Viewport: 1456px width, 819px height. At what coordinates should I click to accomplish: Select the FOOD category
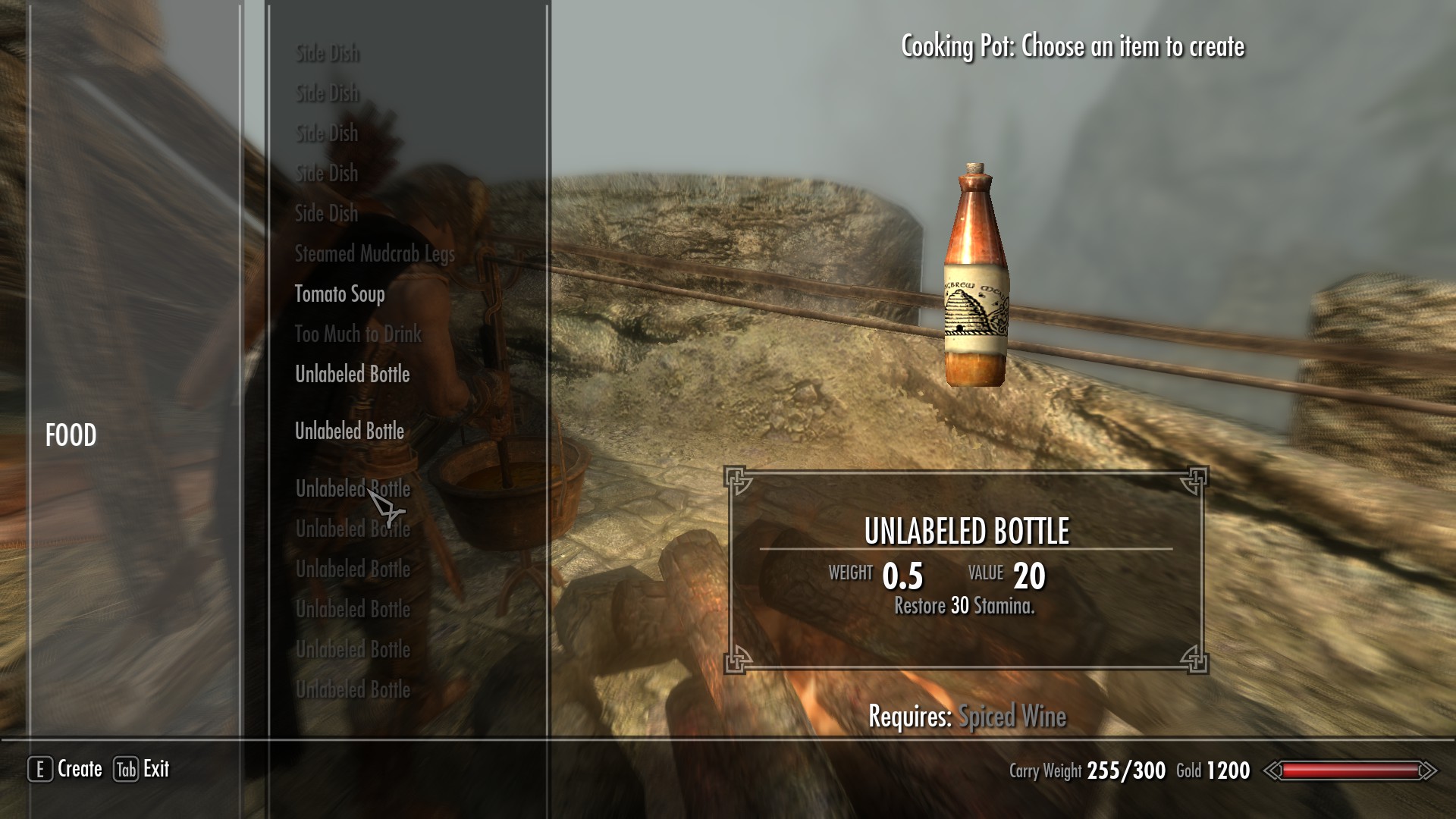tap(71, 435)
